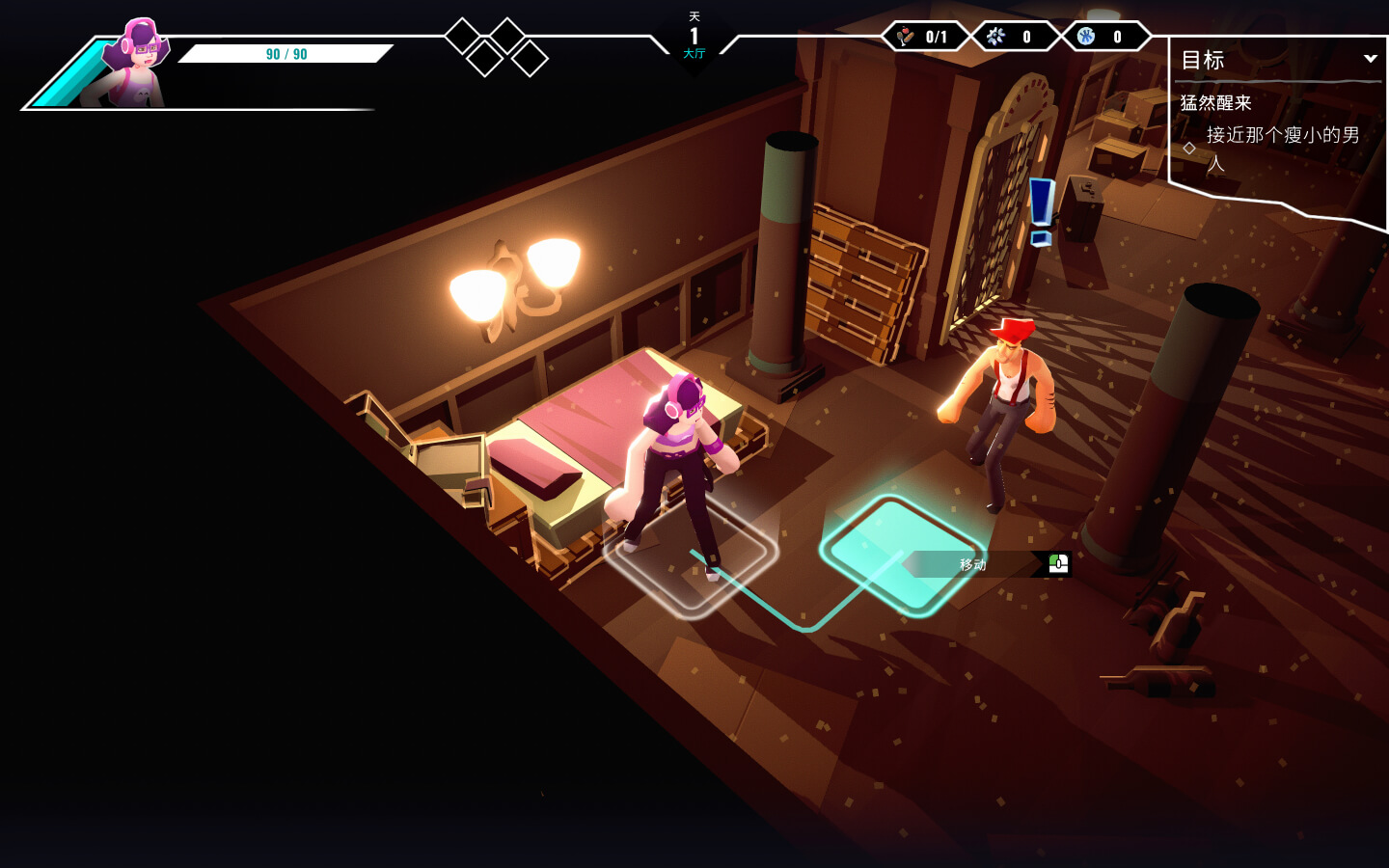Click the flower counter showing 0/1
The height and width of the screenshot is (868, 1389).
point(923,37)
